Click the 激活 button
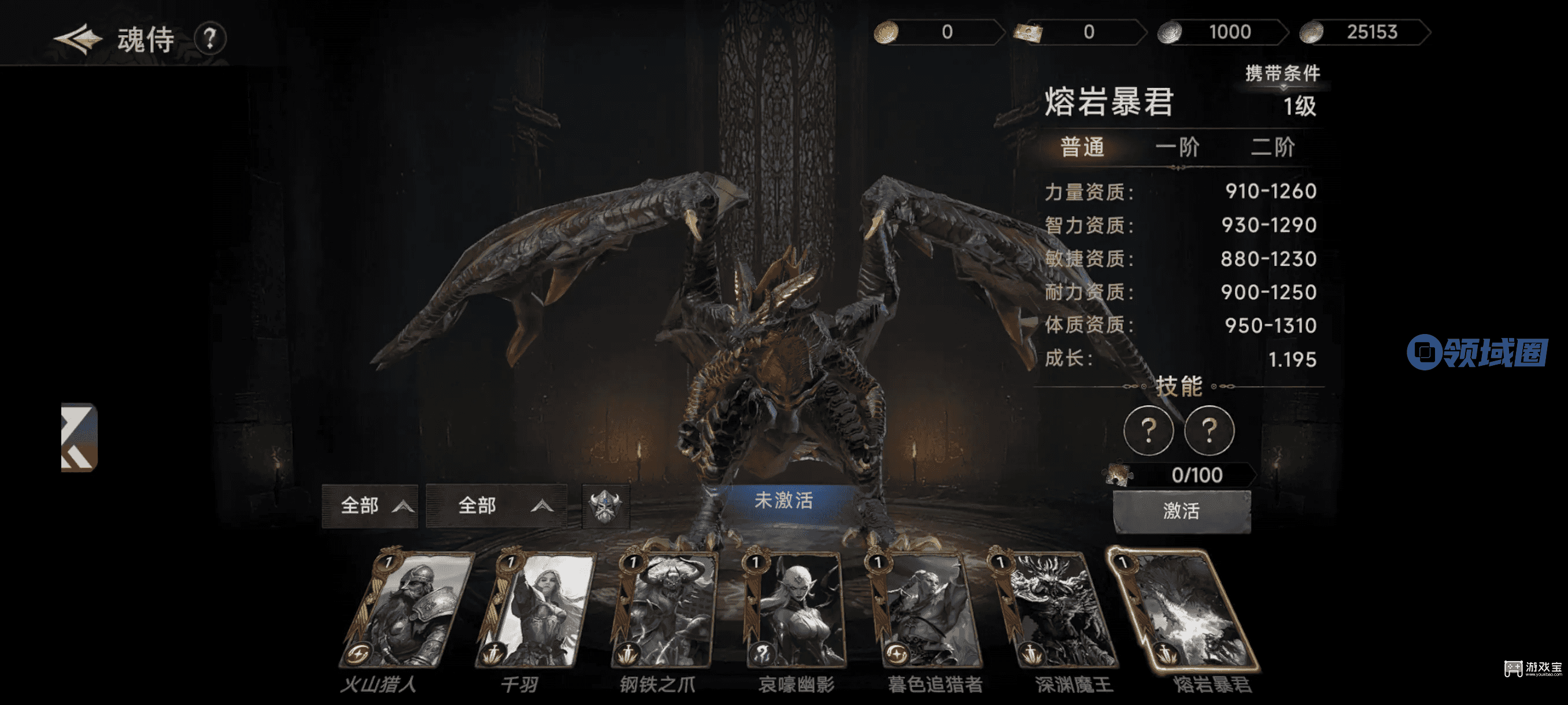This screenshot has width=1568, height=705. 1181,511
